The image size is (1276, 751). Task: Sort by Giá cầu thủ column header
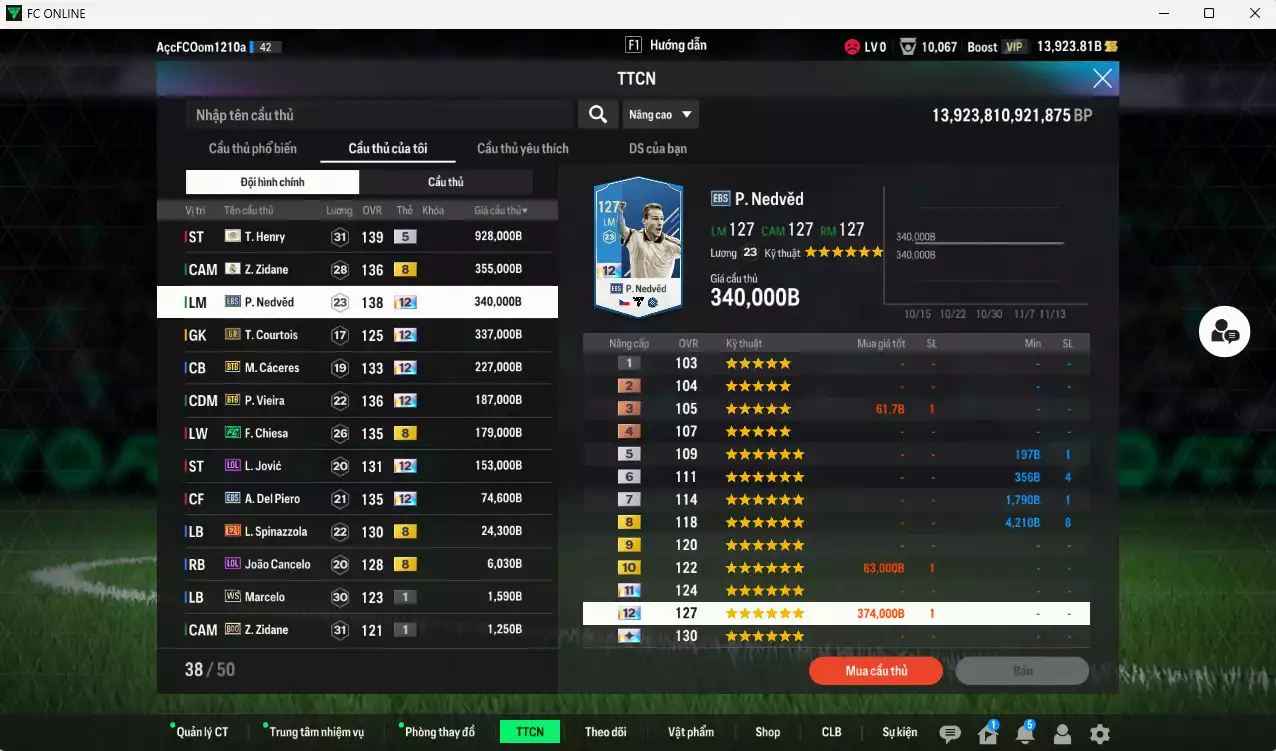click(x=501, y=211)
